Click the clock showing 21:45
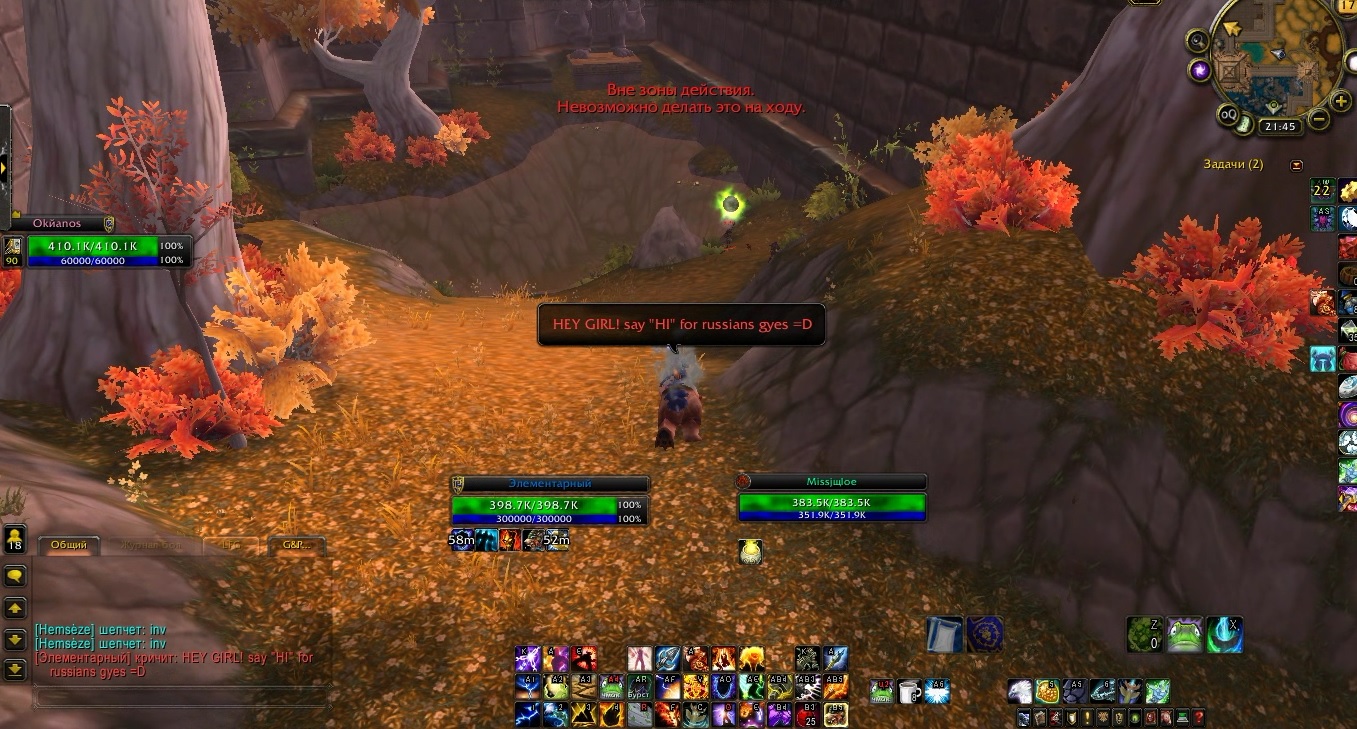The width and height of the screenshot is (1357, 729). pos(1279,127)
